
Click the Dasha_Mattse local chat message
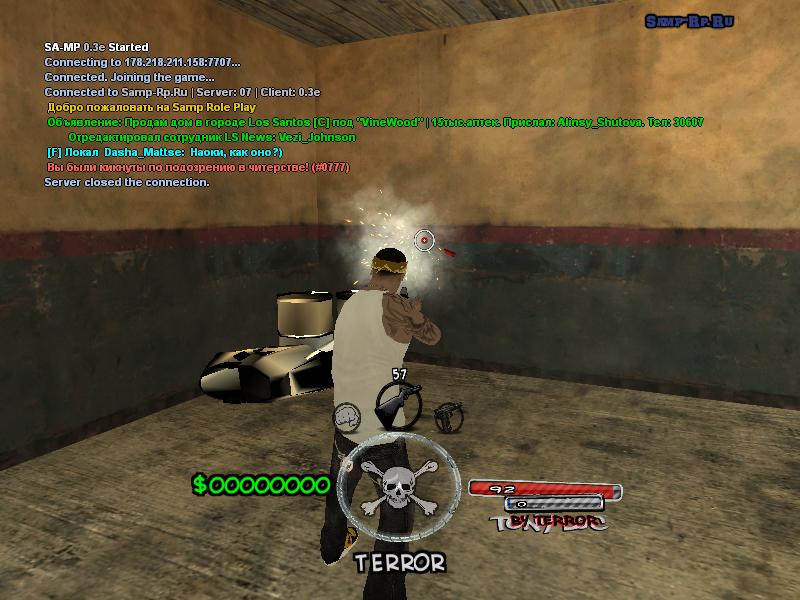coord(165,152)
